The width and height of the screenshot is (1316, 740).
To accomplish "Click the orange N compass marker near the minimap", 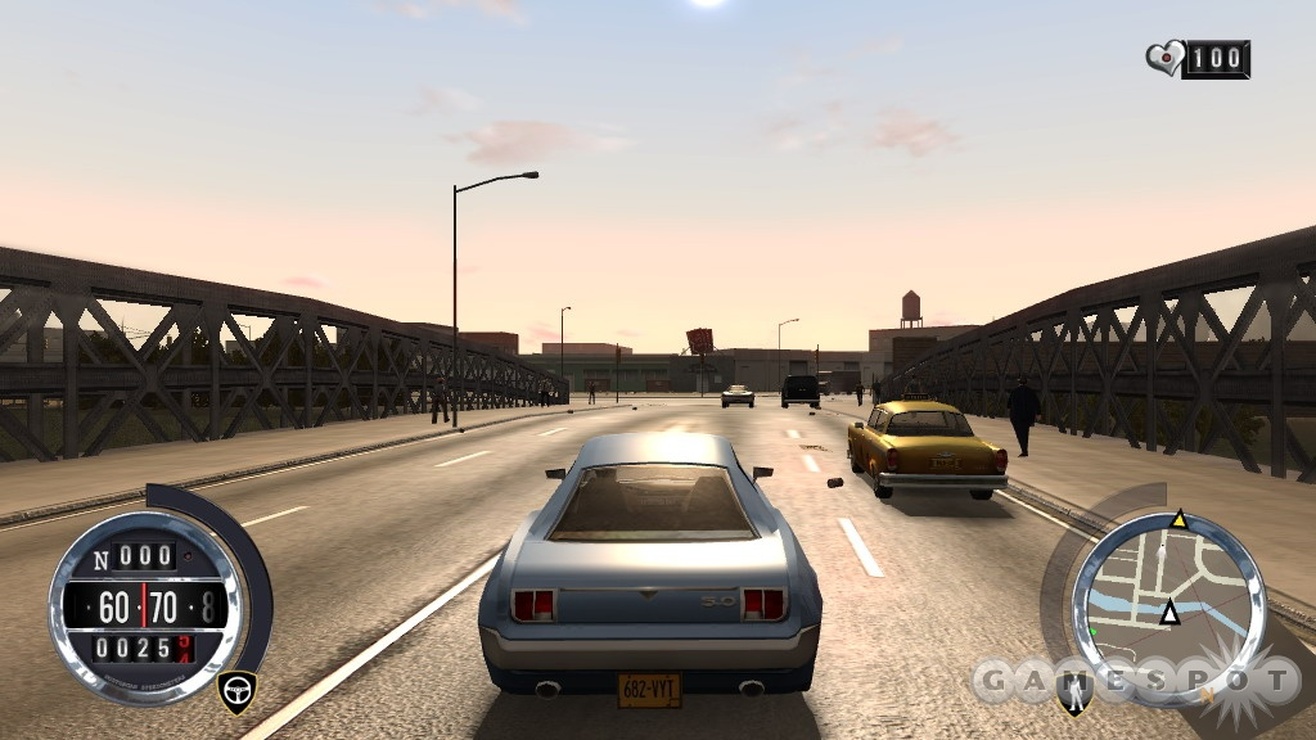I will pos(1207,693).
